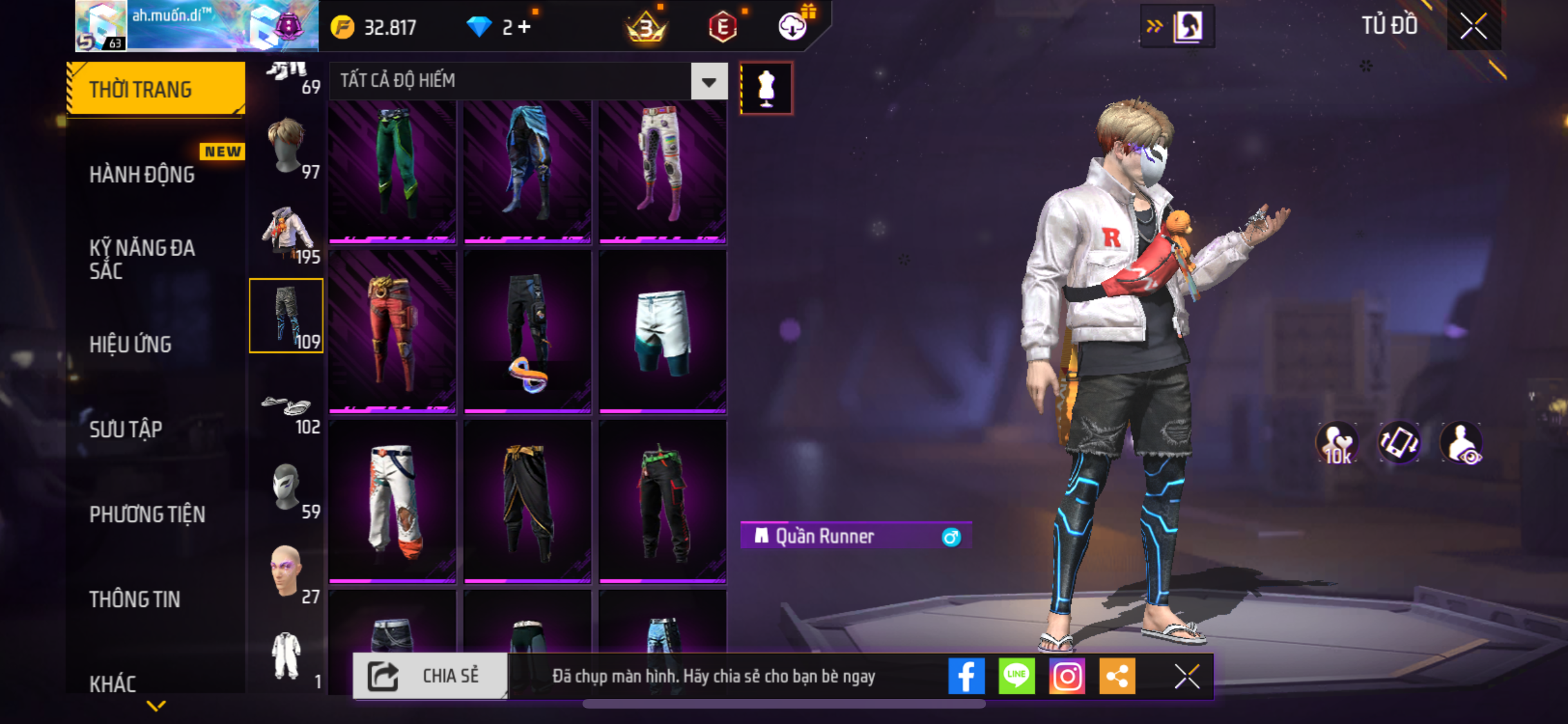Open the Hiệu Ứng category
Screen dimensions: 1568x724
[x=131, y=344]
